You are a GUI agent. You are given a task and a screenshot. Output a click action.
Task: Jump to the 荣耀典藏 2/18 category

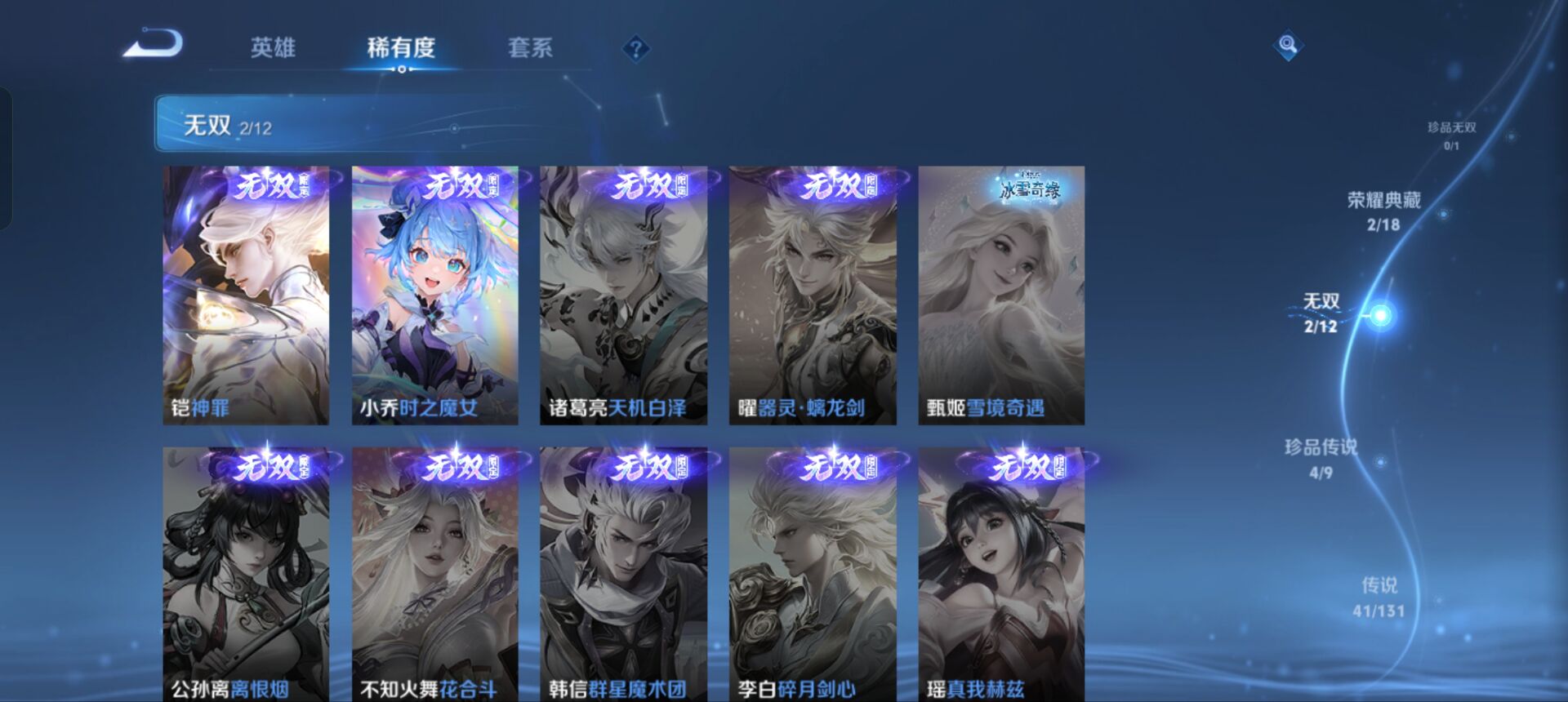point(1383,211)
